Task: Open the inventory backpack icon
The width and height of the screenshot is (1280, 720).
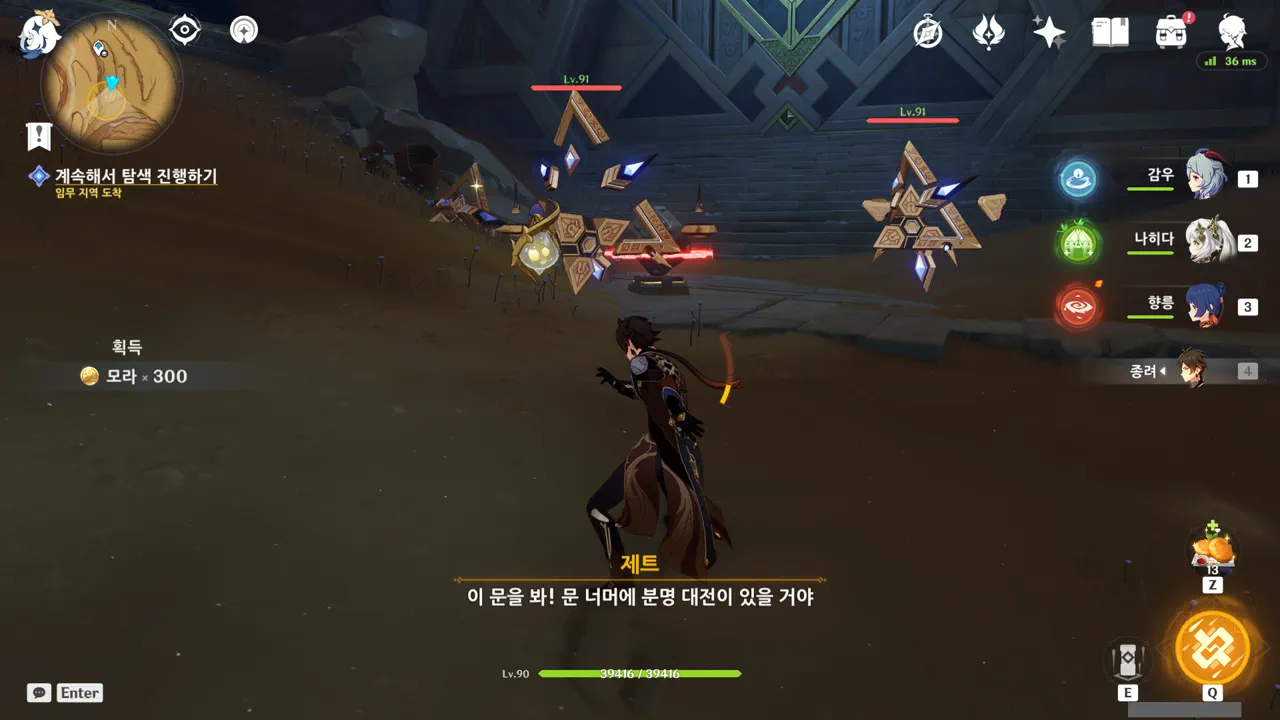Action: [x=1171, y=32]
